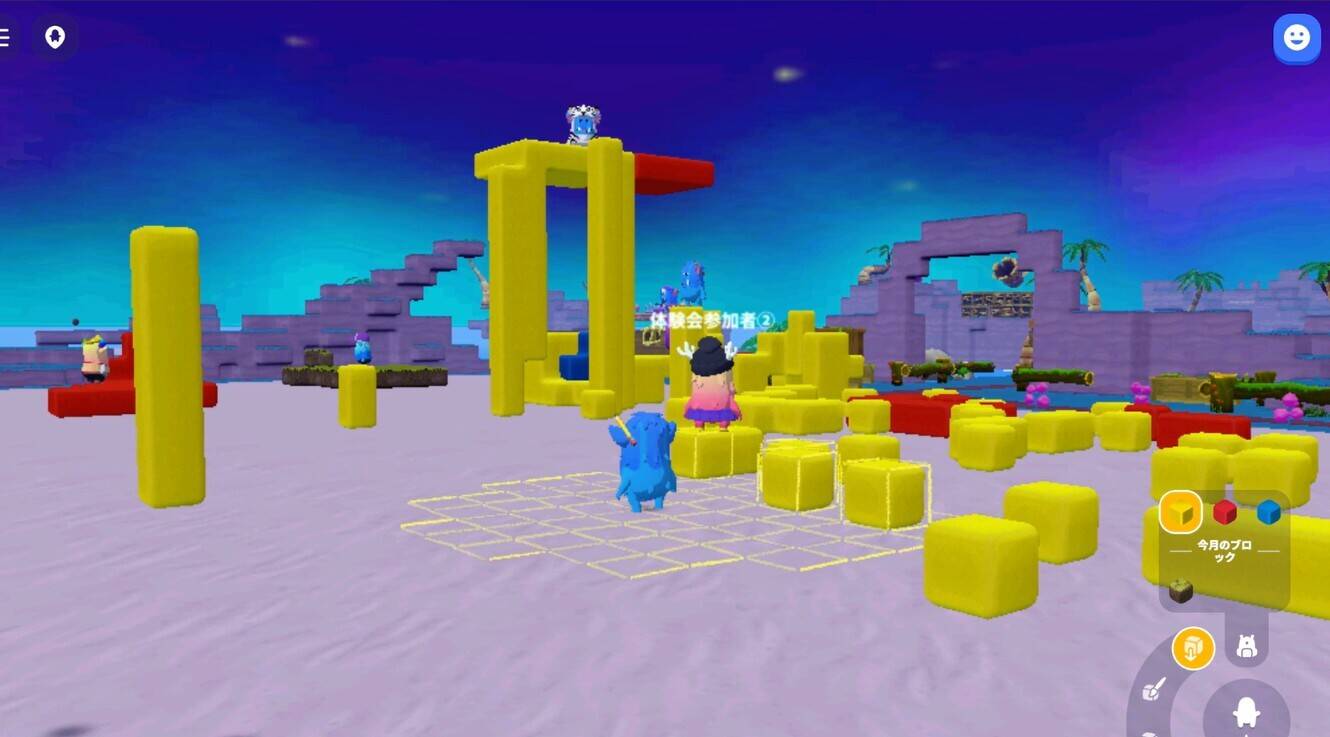This screenshot has height=737, width=1330.
Task: Open the backpack inventory icon
Action: pyautogui.click(x=1245, y=647)
